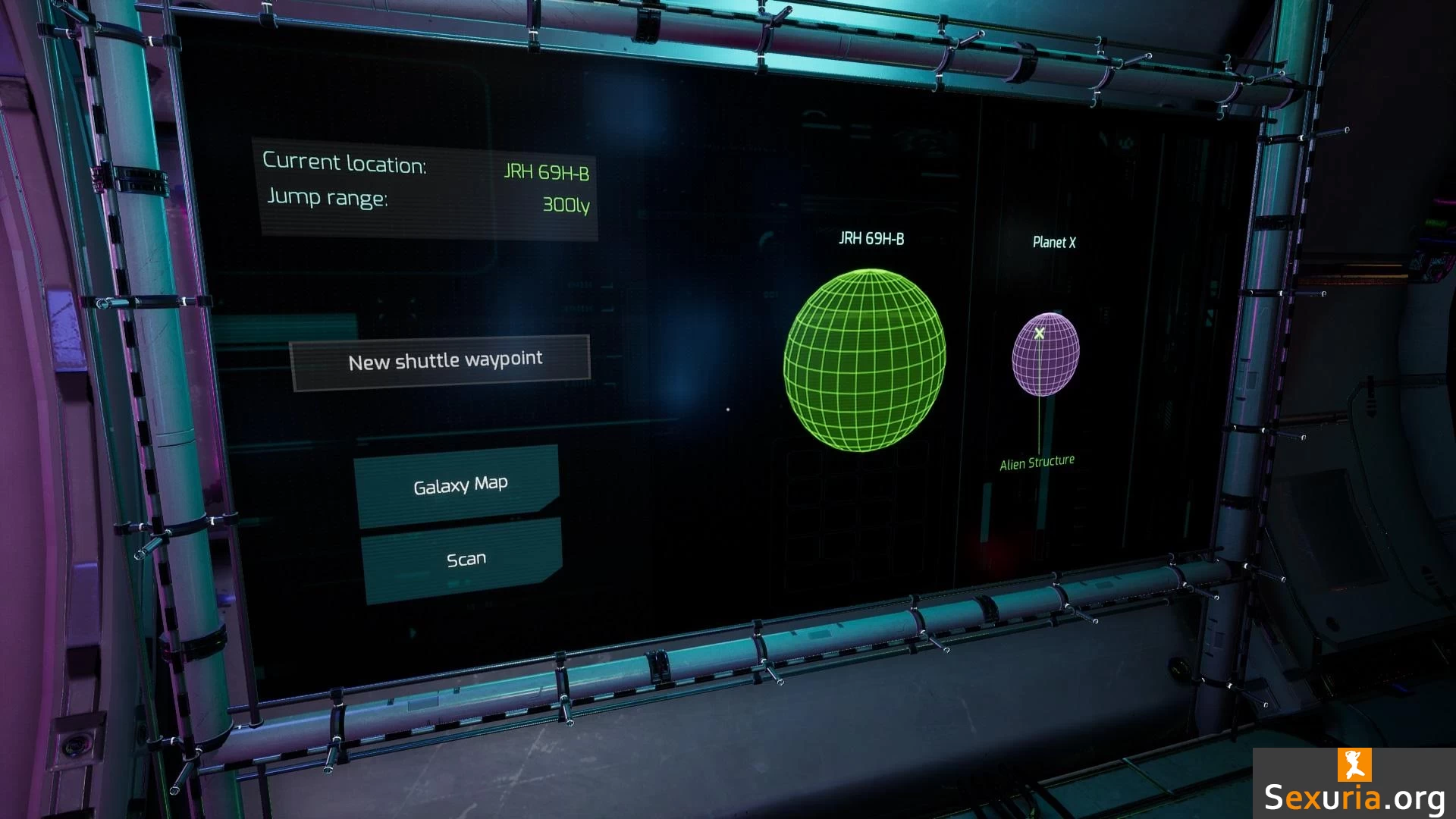Select the green JRH 69H-B planet
The image size is (1456, 819).
coord(864,360)
